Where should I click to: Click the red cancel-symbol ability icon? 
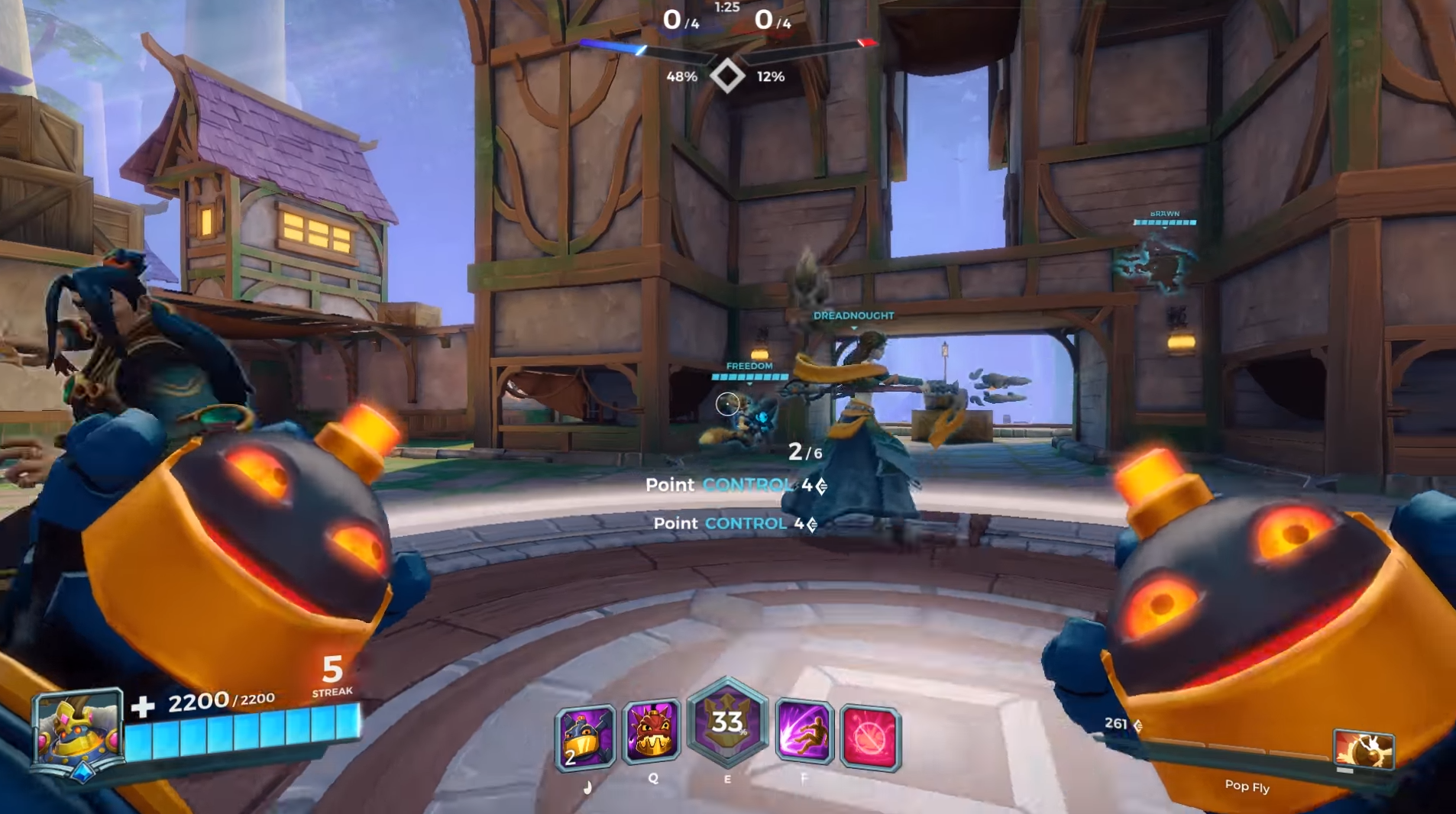point(870,738)
